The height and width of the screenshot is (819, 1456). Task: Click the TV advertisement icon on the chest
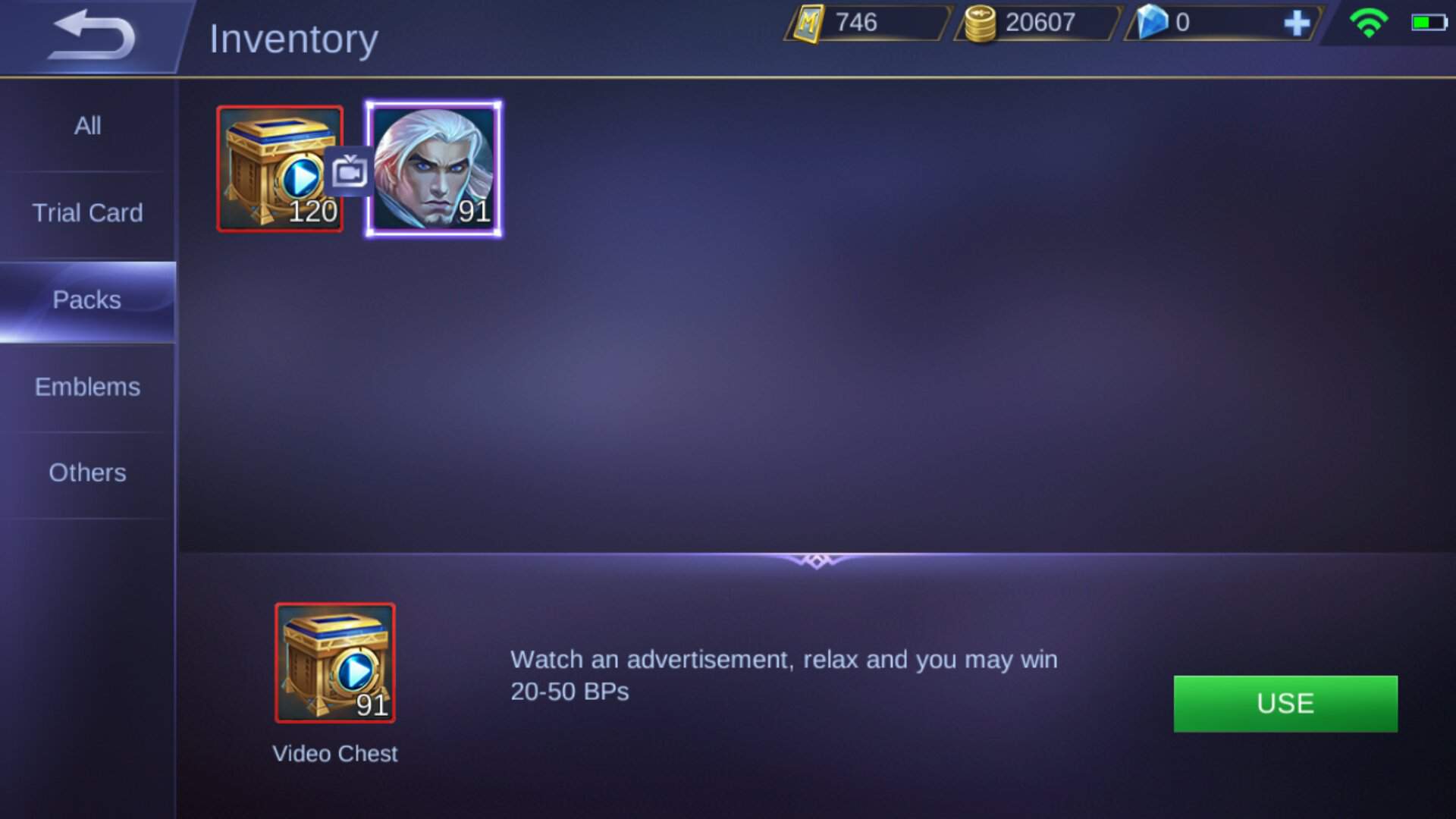point(349,171)
